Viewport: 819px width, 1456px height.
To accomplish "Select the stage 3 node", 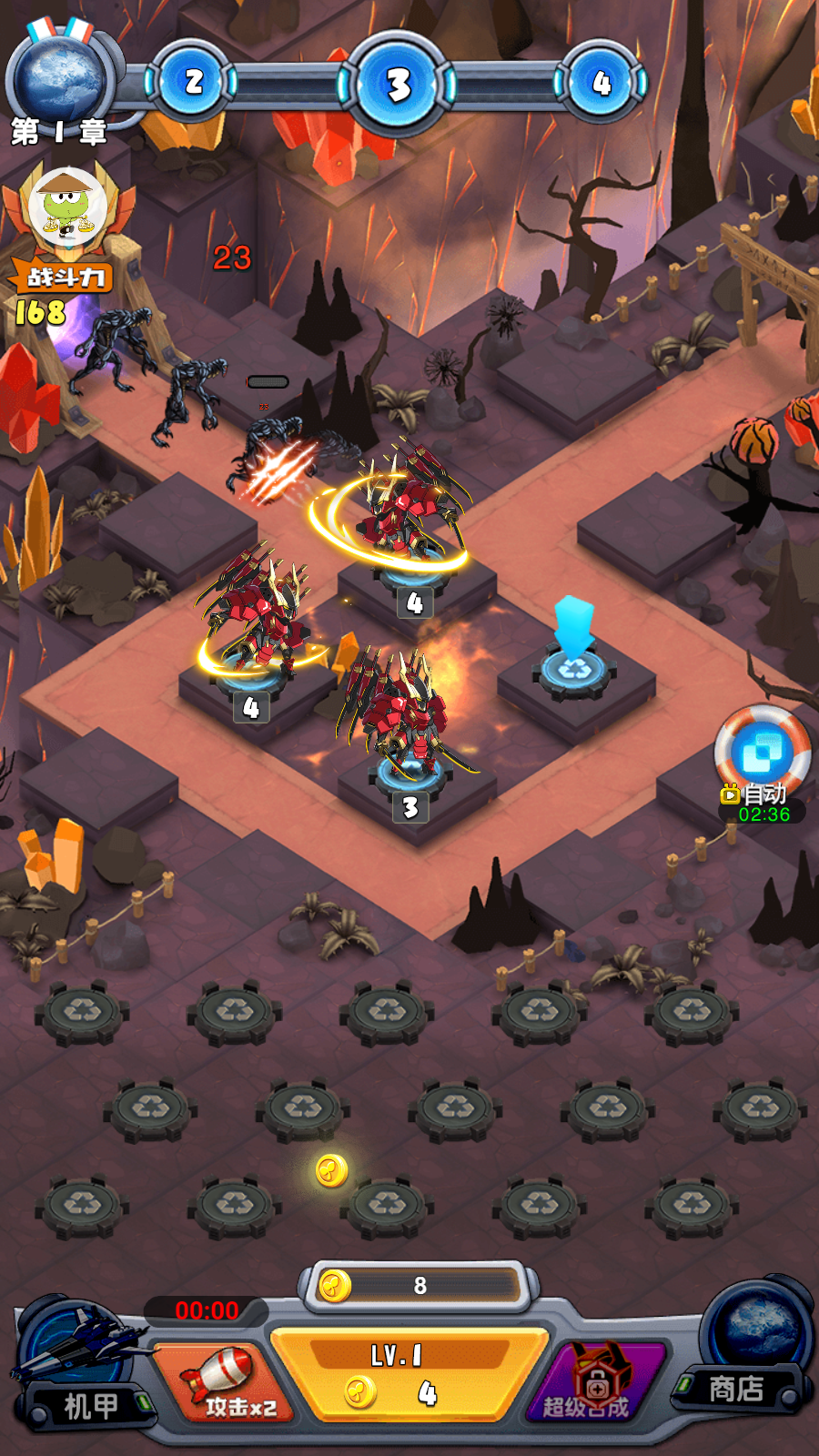I will pos(398,85).
